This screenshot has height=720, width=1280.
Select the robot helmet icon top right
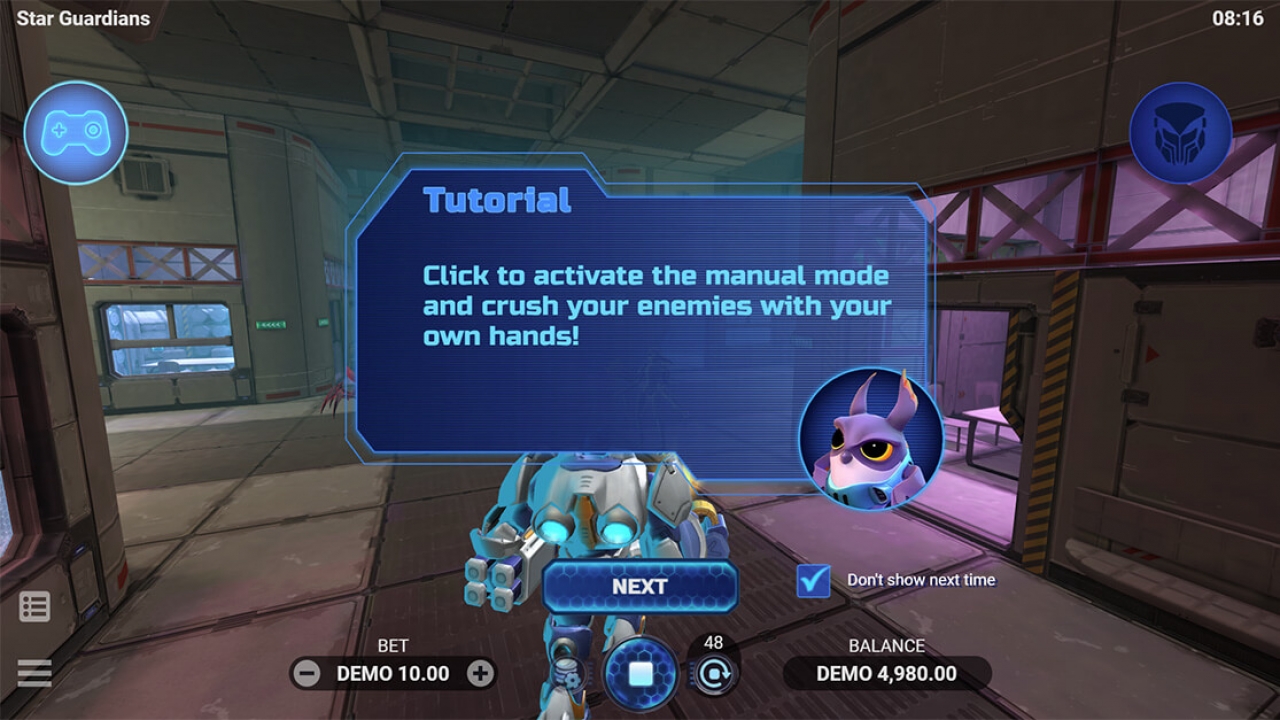pos(1181,133)
